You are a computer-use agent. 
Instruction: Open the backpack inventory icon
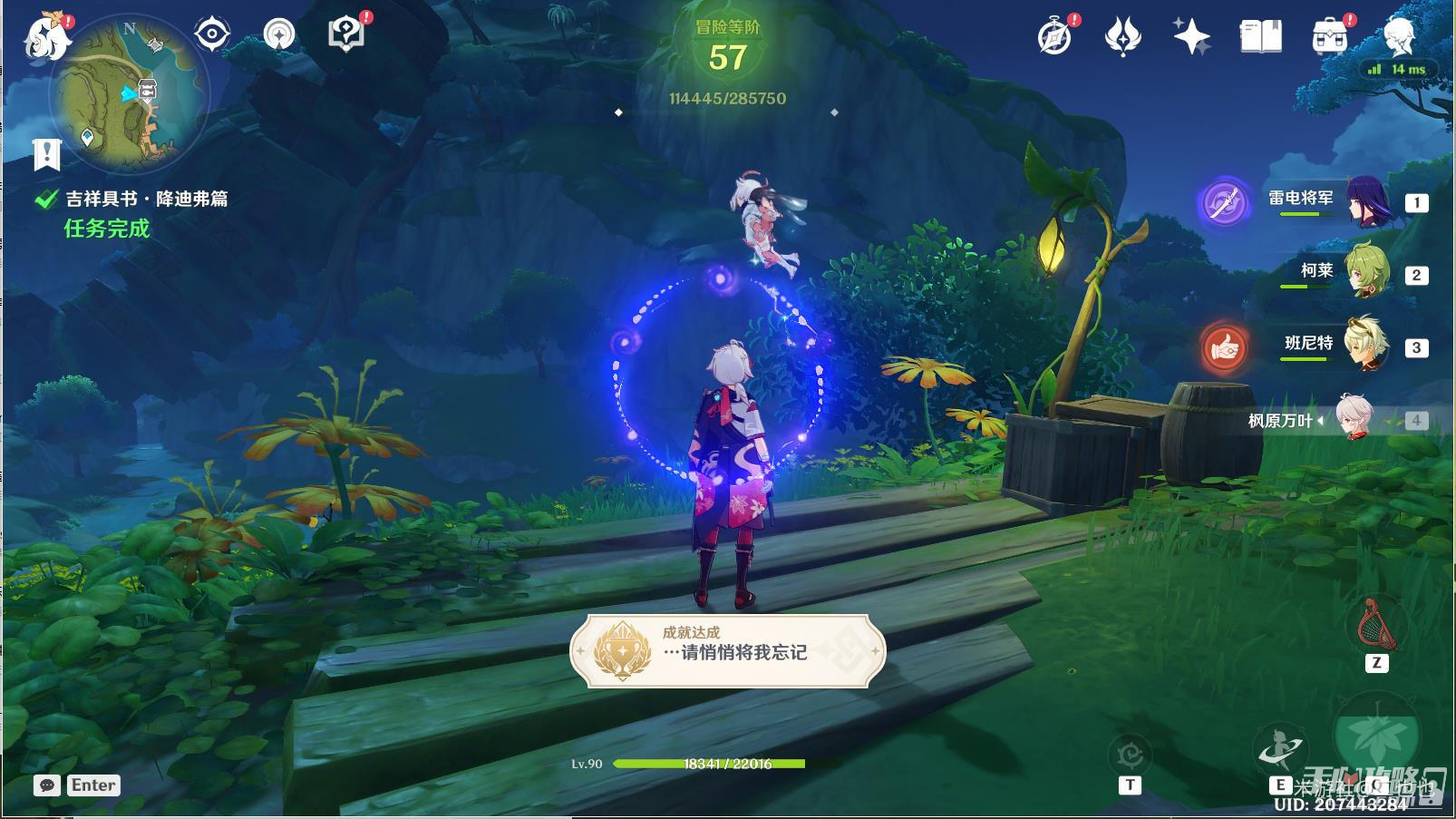click(x=1329, y=37)
